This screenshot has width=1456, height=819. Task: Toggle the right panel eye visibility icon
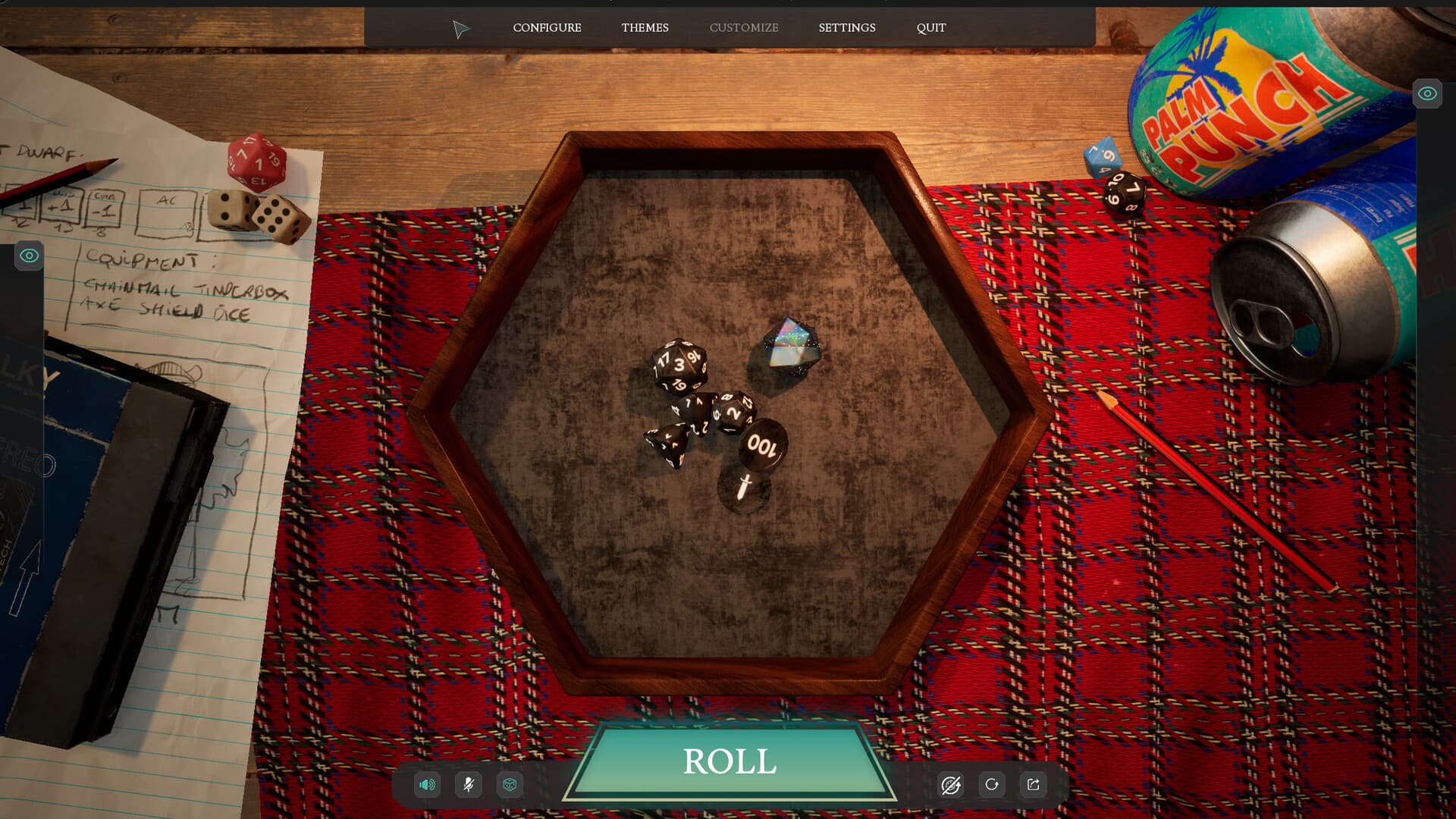pyautogui.click(x=1427, y=94)
